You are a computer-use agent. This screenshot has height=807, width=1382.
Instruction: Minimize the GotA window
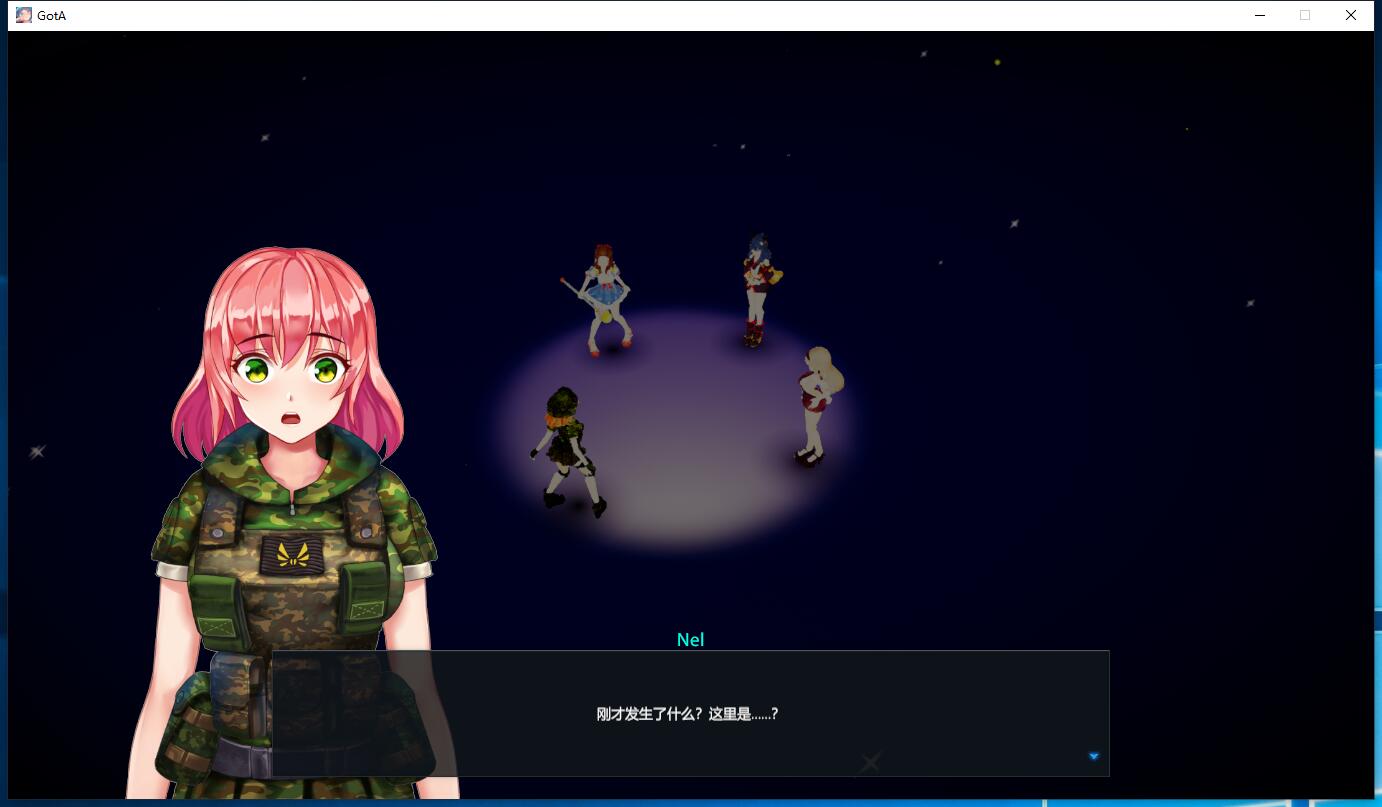pyautogui.click(x=1259, y=15)
